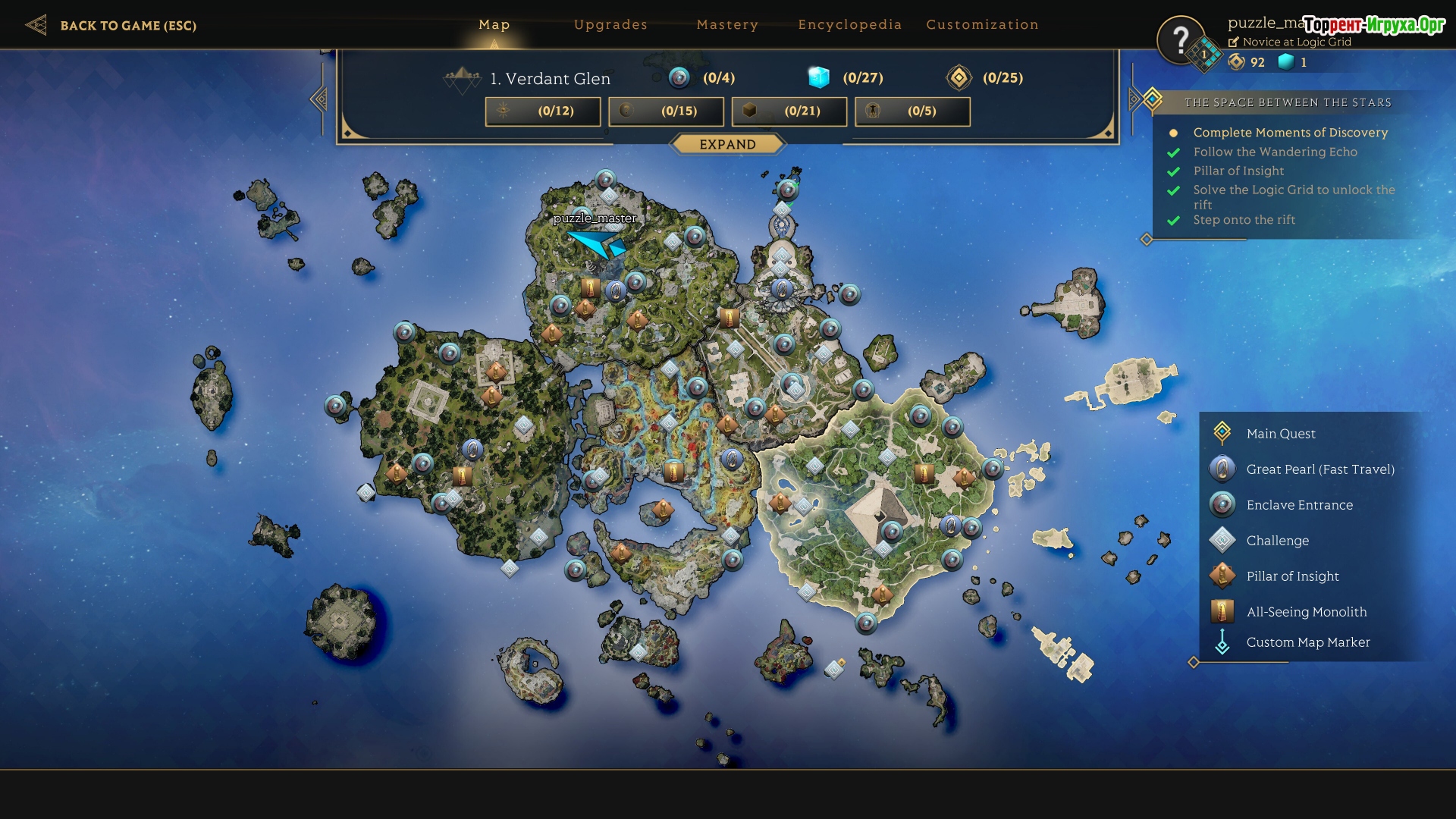Toggle Great Pearl (Fast Travel) legend entry
The height and width of the screenshot is (819, 1456).
[1319, 469]
